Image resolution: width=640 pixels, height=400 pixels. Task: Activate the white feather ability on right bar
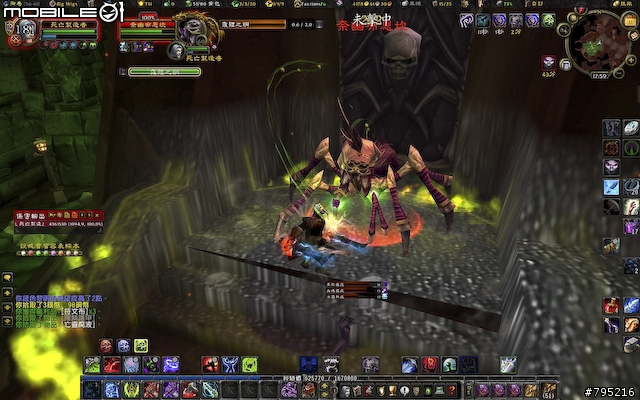click(x=631, y=128)
